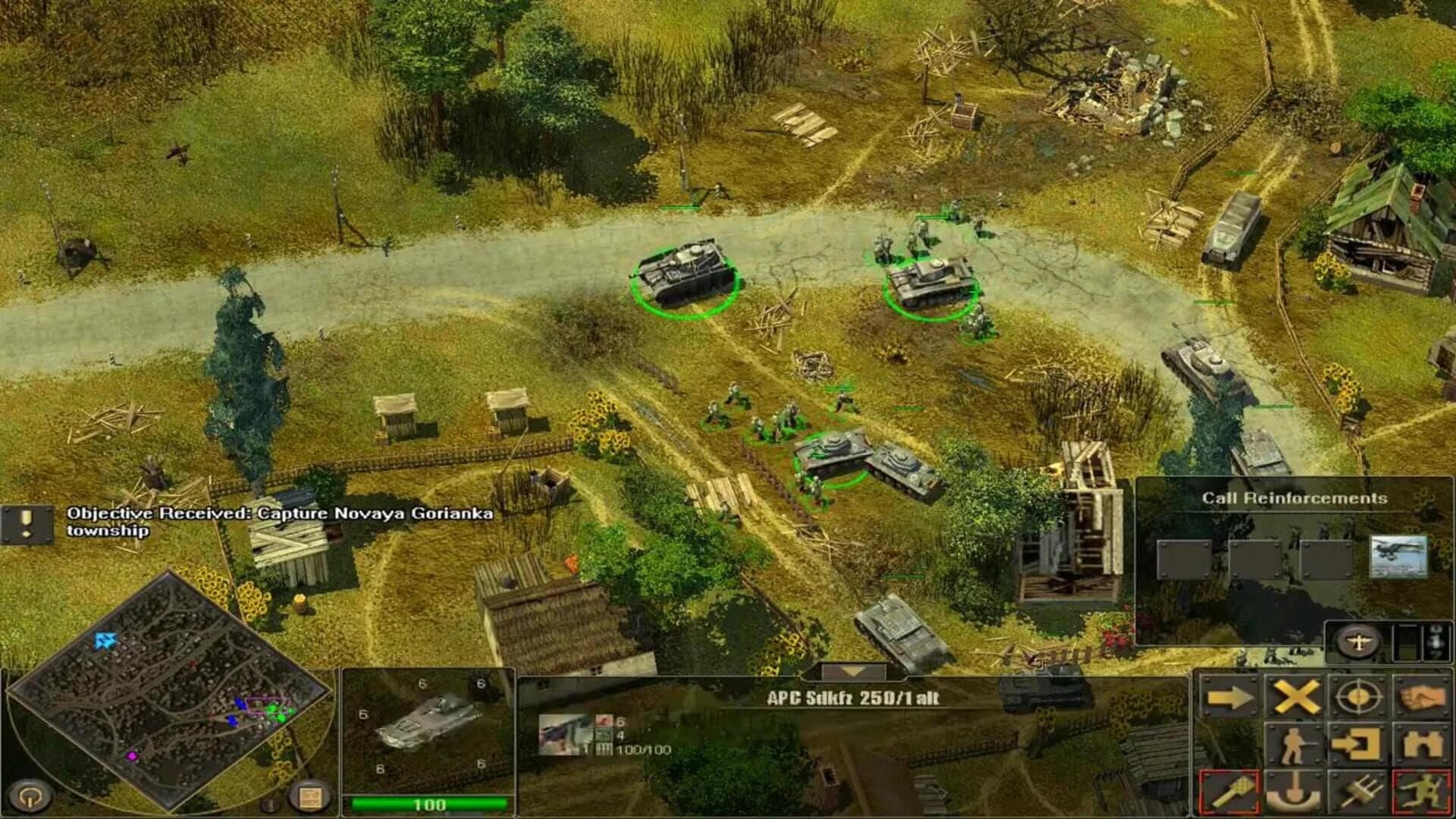Cancel the current order with the X button
Image resolution: width=1456 pixels, height=819 pixels.
[x=1294, y=695]
